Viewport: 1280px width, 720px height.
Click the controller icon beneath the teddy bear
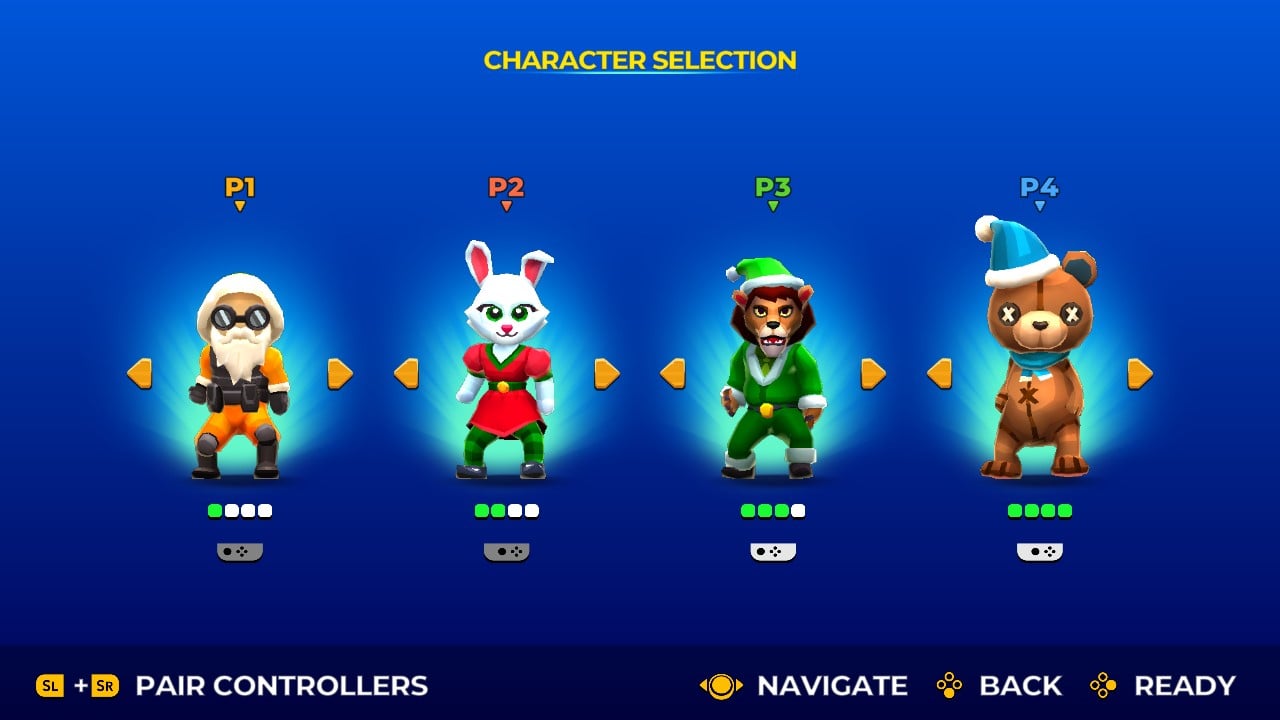1040,549
